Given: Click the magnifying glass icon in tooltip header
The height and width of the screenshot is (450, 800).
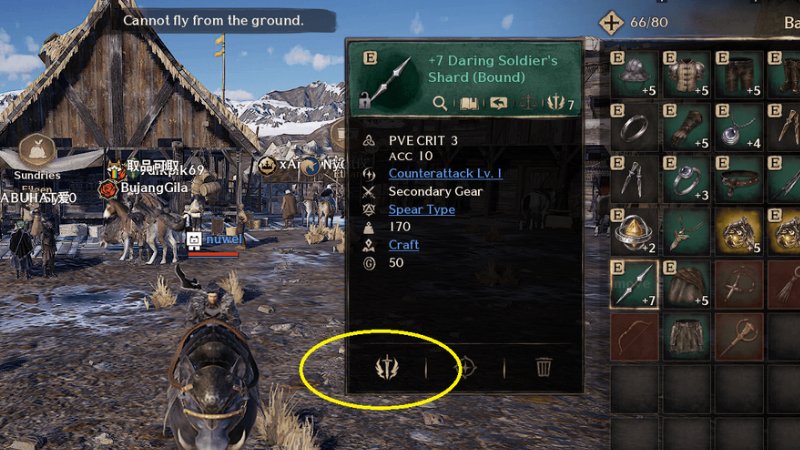Looking at the screenshot, I should (440, 102).
